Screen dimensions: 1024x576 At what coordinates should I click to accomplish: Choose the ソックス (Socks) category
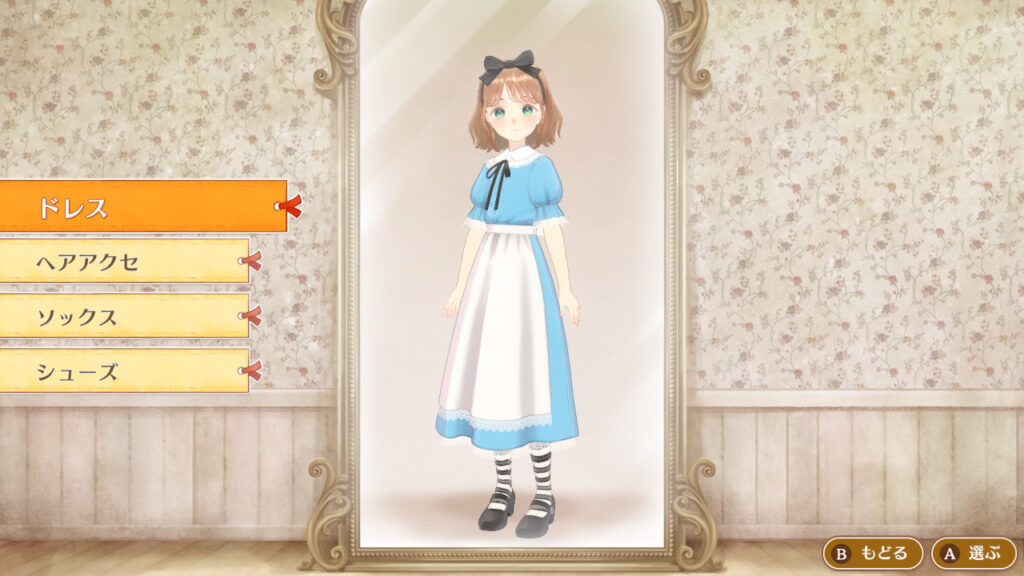pyautogui.click(x=124, y=317)
